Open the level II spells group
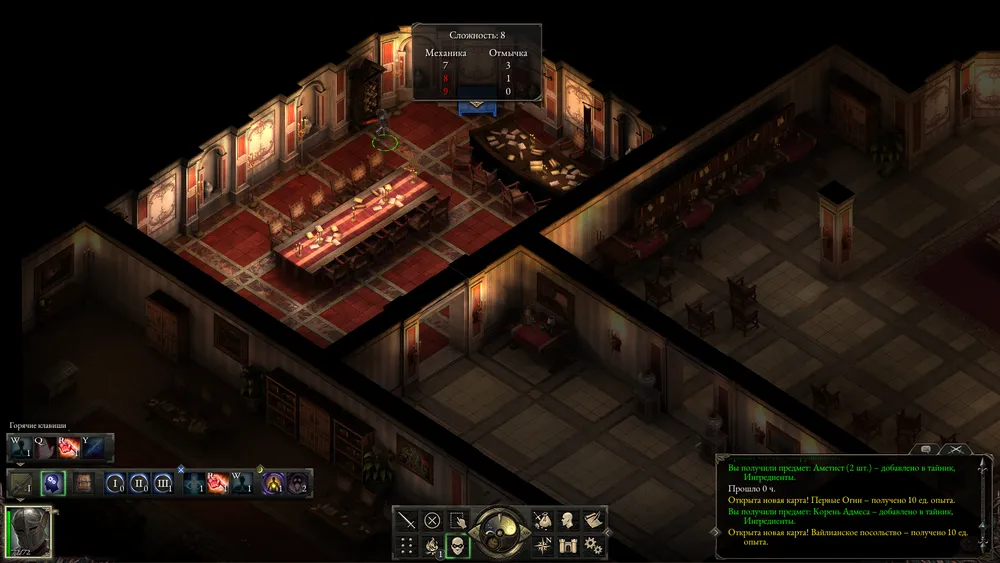1000x563 pixels. [x=140, y=484]
